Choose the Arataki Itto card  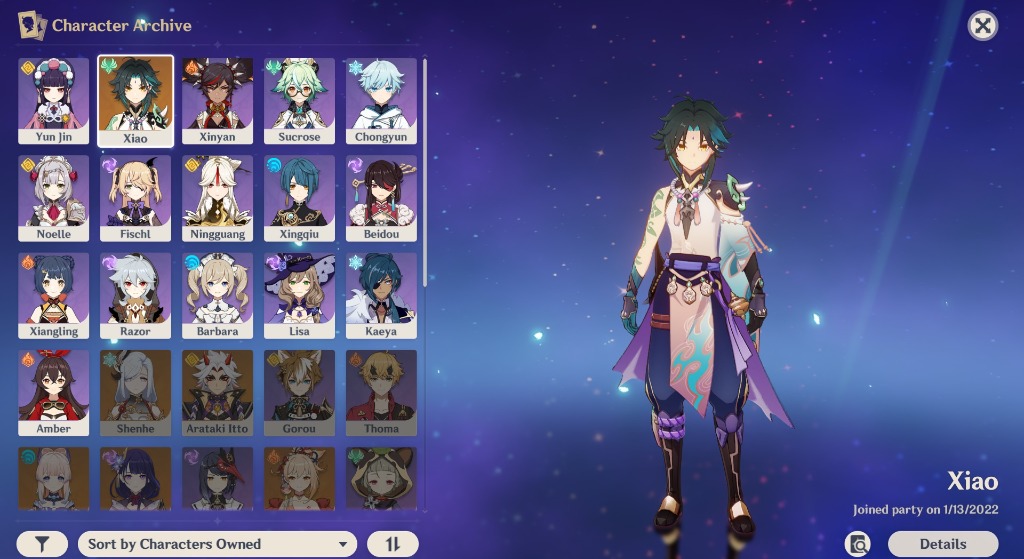point(217,391)
